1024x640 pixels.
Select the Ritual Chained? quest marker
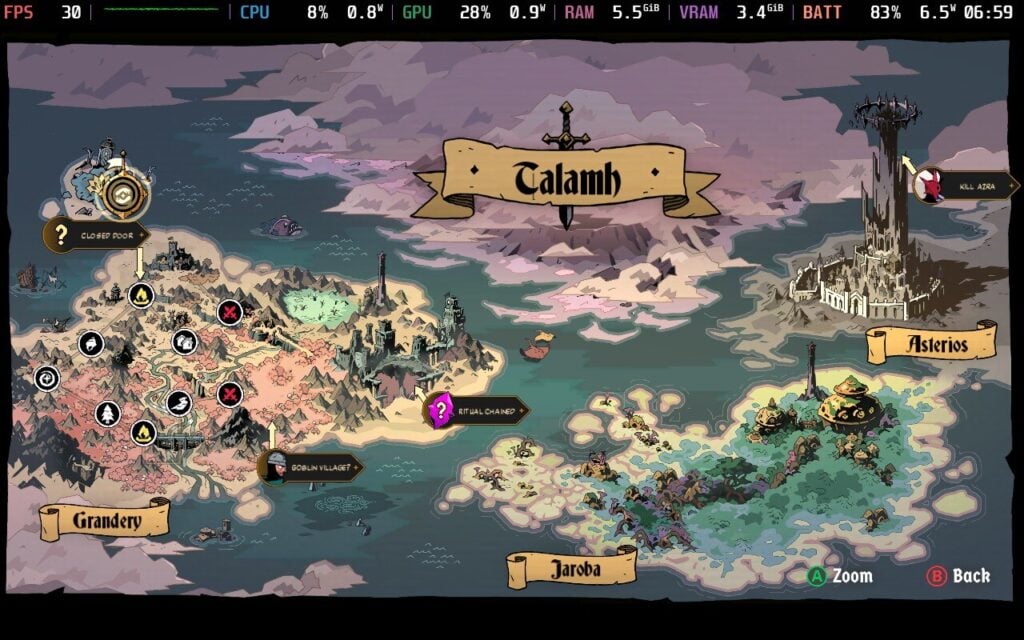coord(476,410)
